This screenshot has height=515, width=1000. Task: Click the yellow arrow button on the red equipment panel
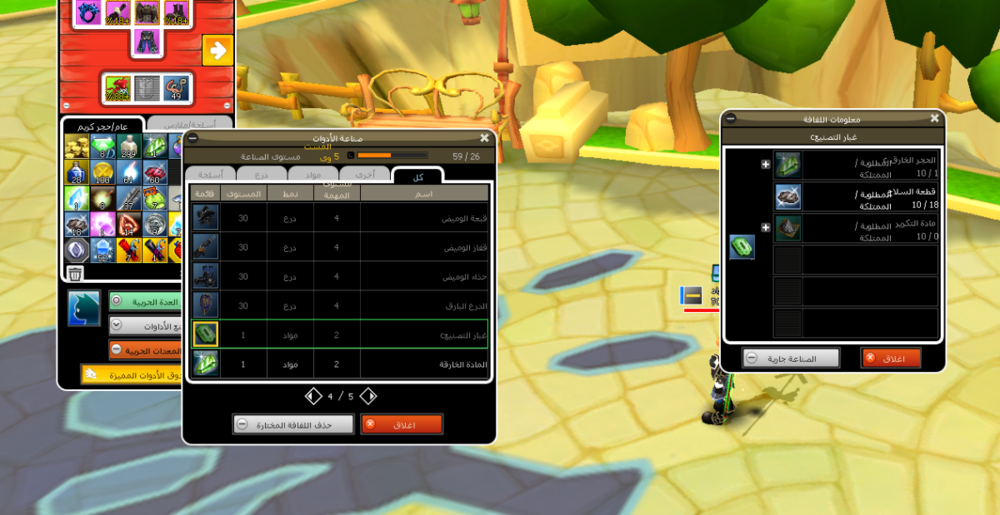pyautogui.click(x=216, y=49)
